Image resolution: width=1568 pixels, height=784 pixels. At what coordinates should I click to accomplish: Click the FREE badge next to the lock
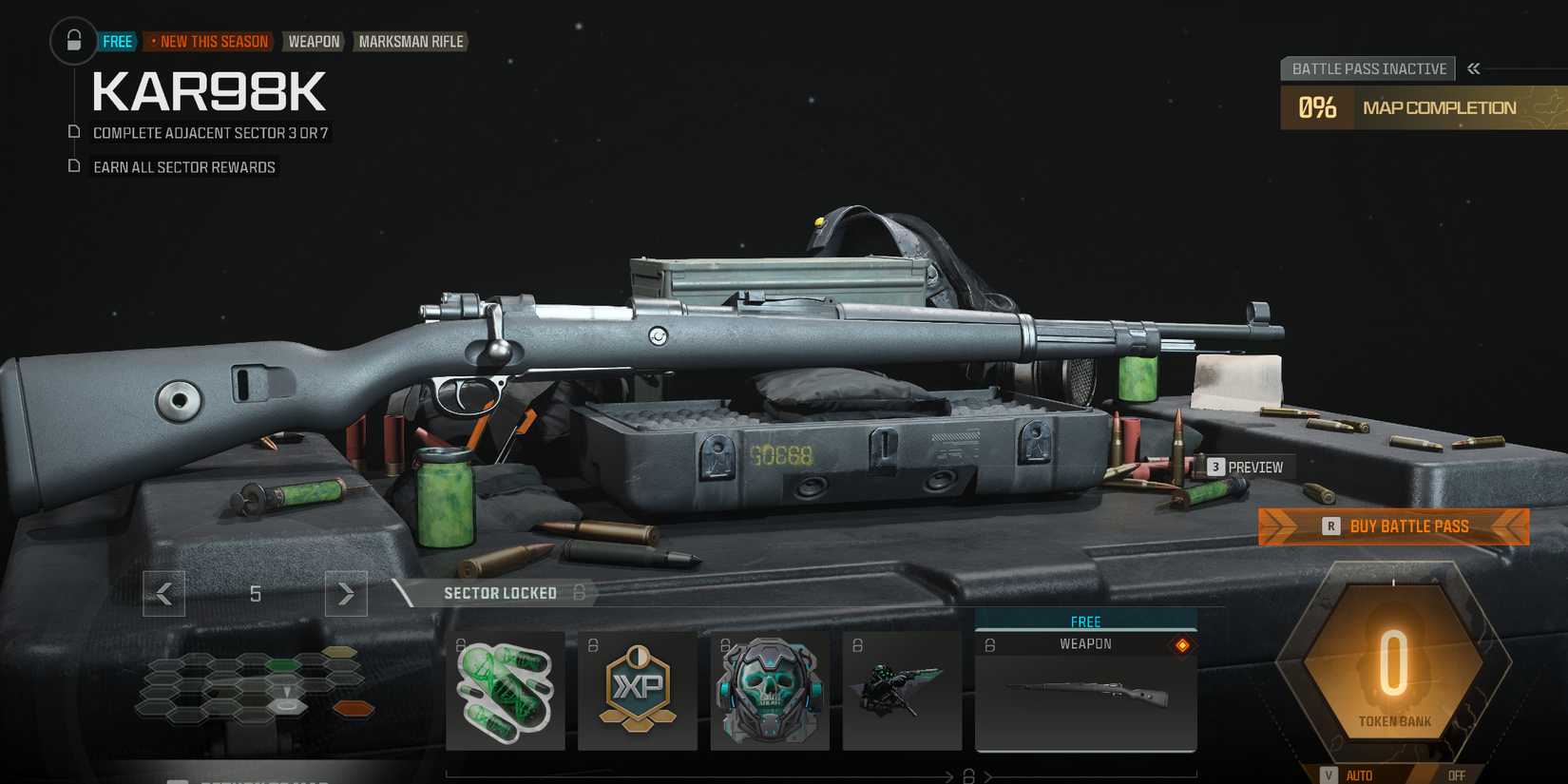click(x=116, y=41)
